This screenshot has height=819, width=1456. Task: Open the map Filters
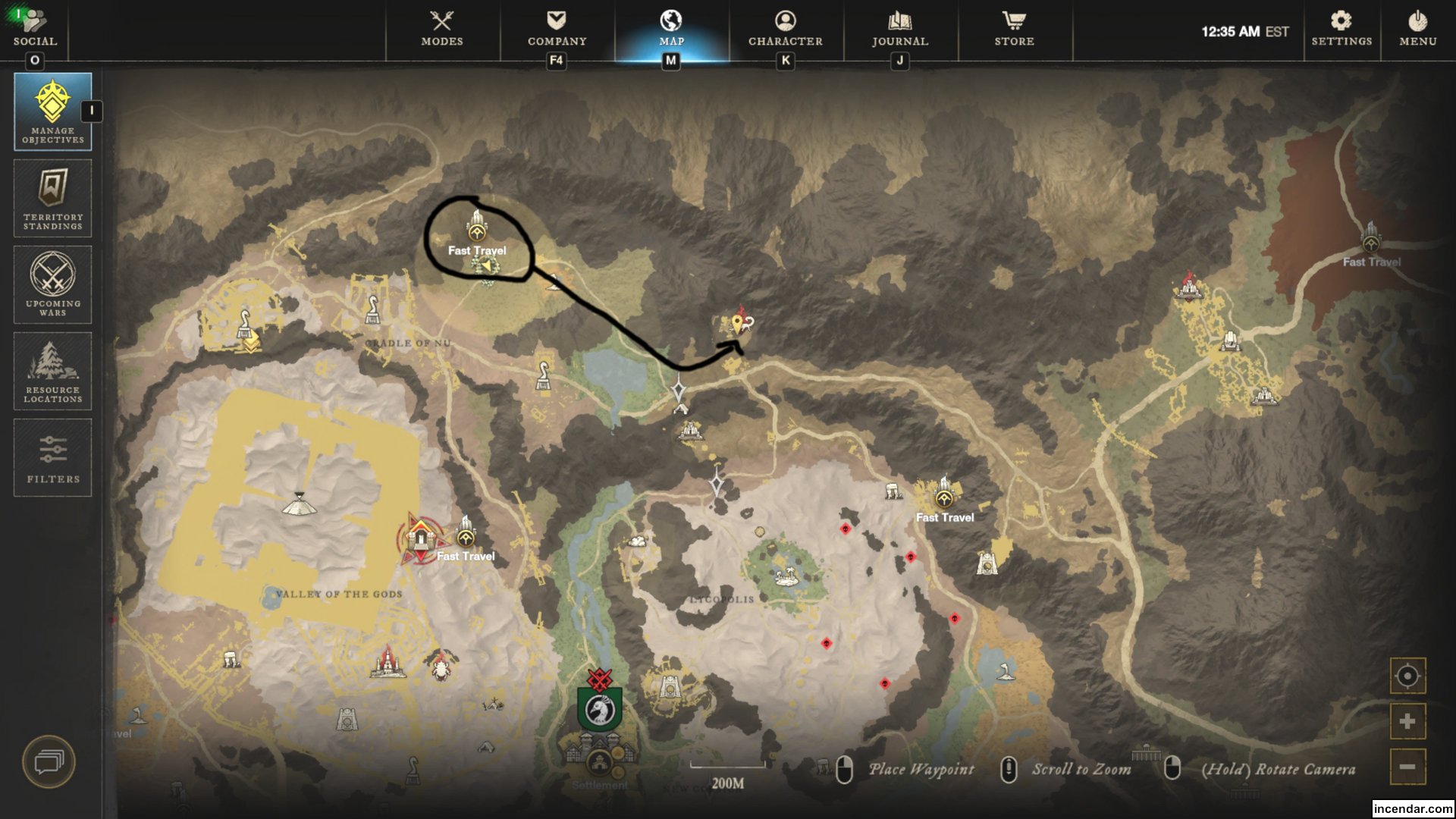coord(52,457)
